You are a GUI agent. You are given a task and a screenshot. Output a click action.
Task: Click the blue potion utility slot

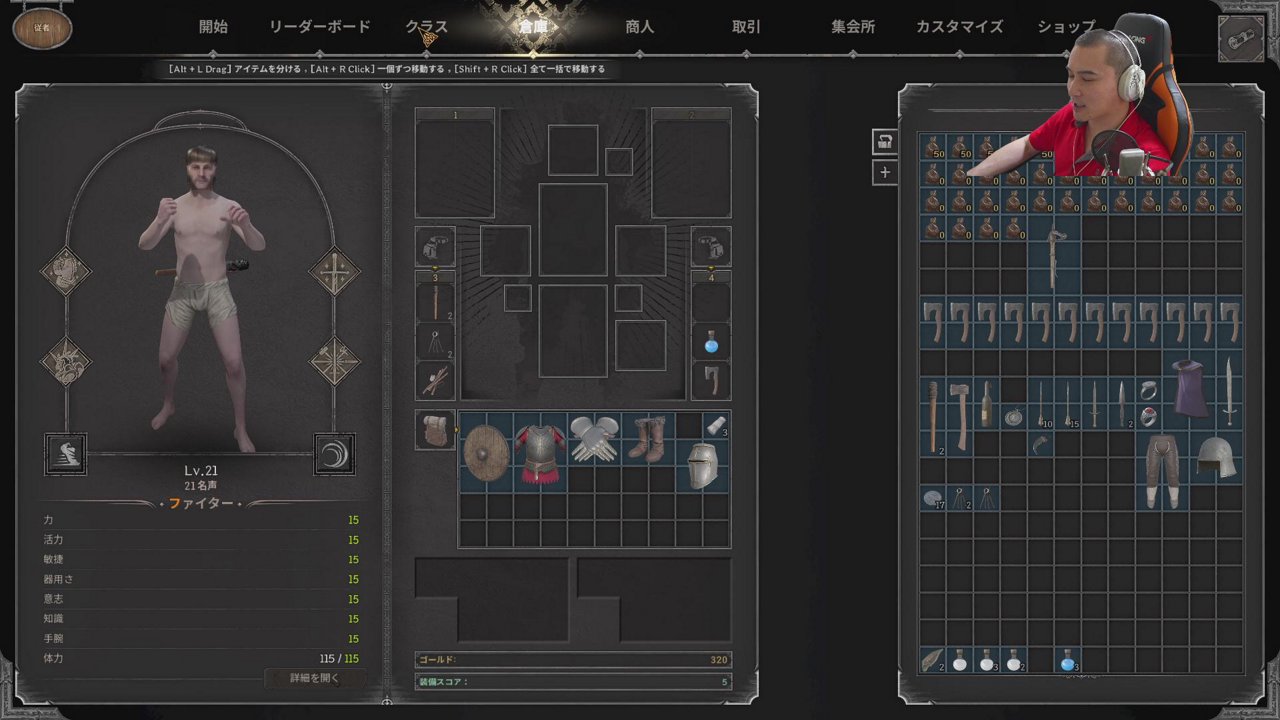[711, 342]
